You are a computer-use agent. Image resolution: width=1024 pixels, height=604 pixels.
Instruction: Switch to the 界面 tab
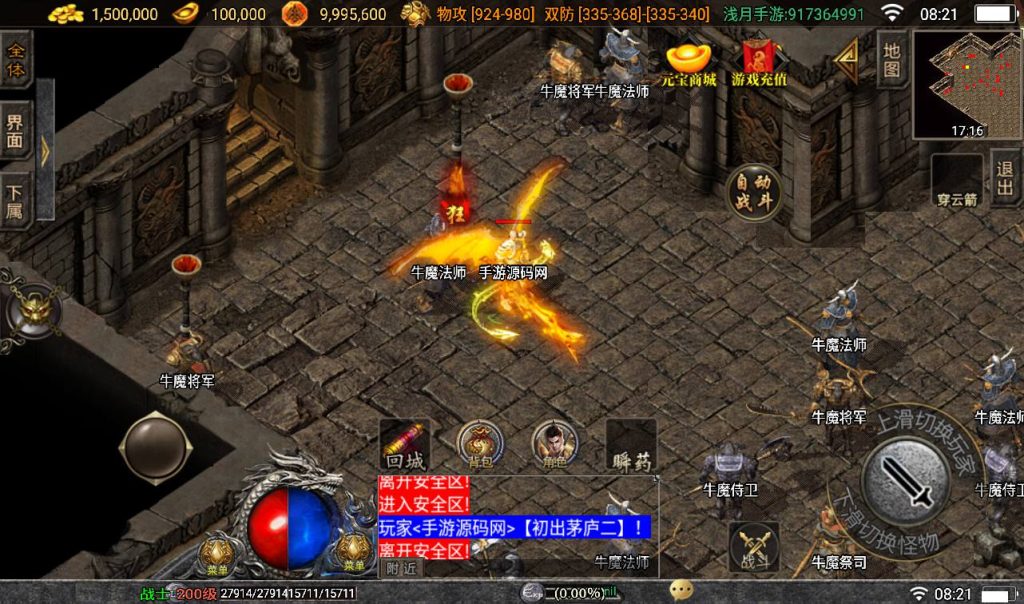[x=16, y=131]
